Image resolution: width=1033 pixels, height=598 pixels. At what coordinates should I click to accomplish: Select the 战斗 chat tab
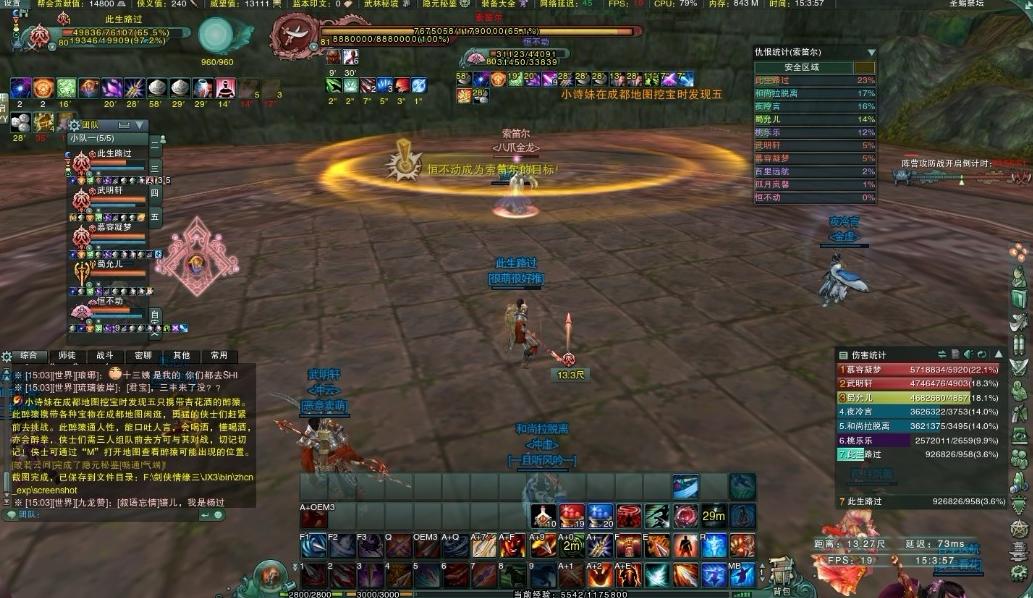click(x=104, y=355)
